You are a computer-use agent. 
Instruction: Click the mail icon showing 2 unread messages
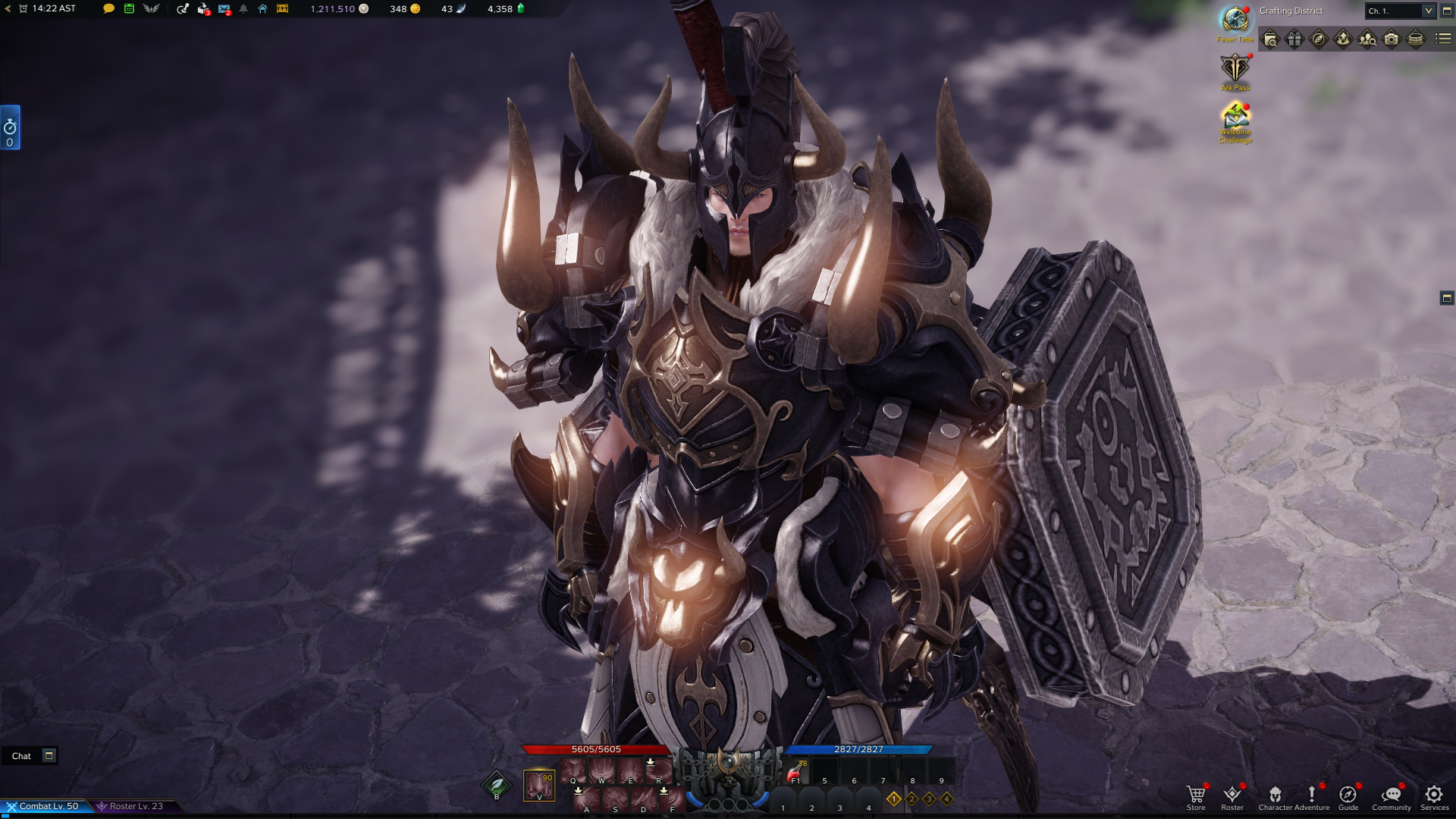pyautogui.click(x=224, y=10)
